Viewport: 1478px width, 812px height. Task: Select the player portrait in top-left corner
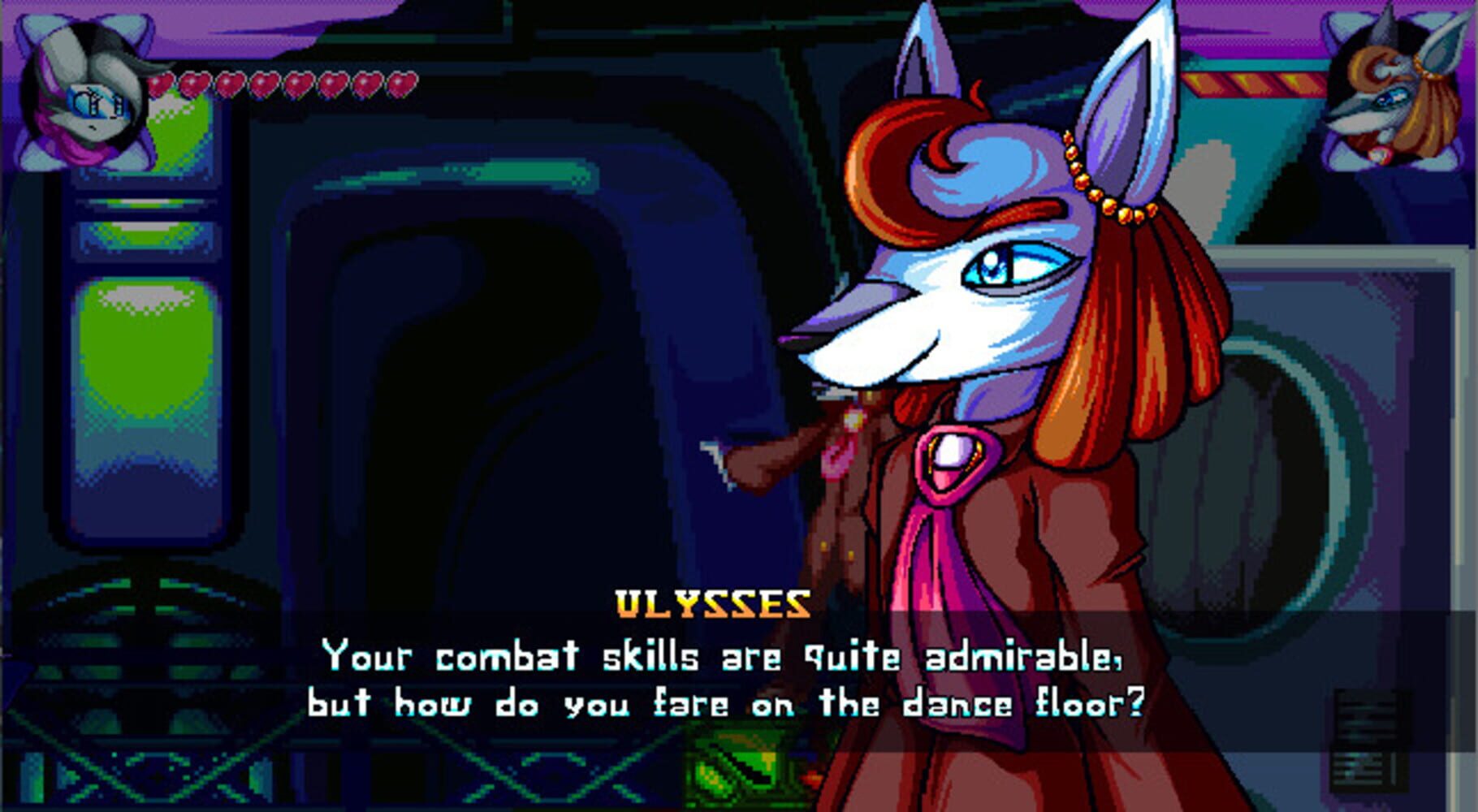click(x=85, y=89)
